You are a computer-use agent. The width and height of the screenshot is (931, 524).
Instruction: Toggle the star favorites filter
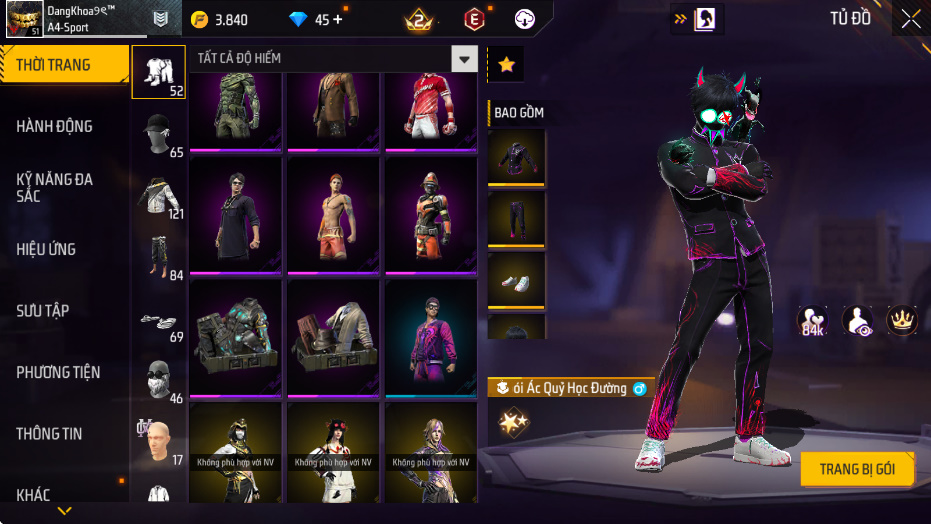[506, 65]
